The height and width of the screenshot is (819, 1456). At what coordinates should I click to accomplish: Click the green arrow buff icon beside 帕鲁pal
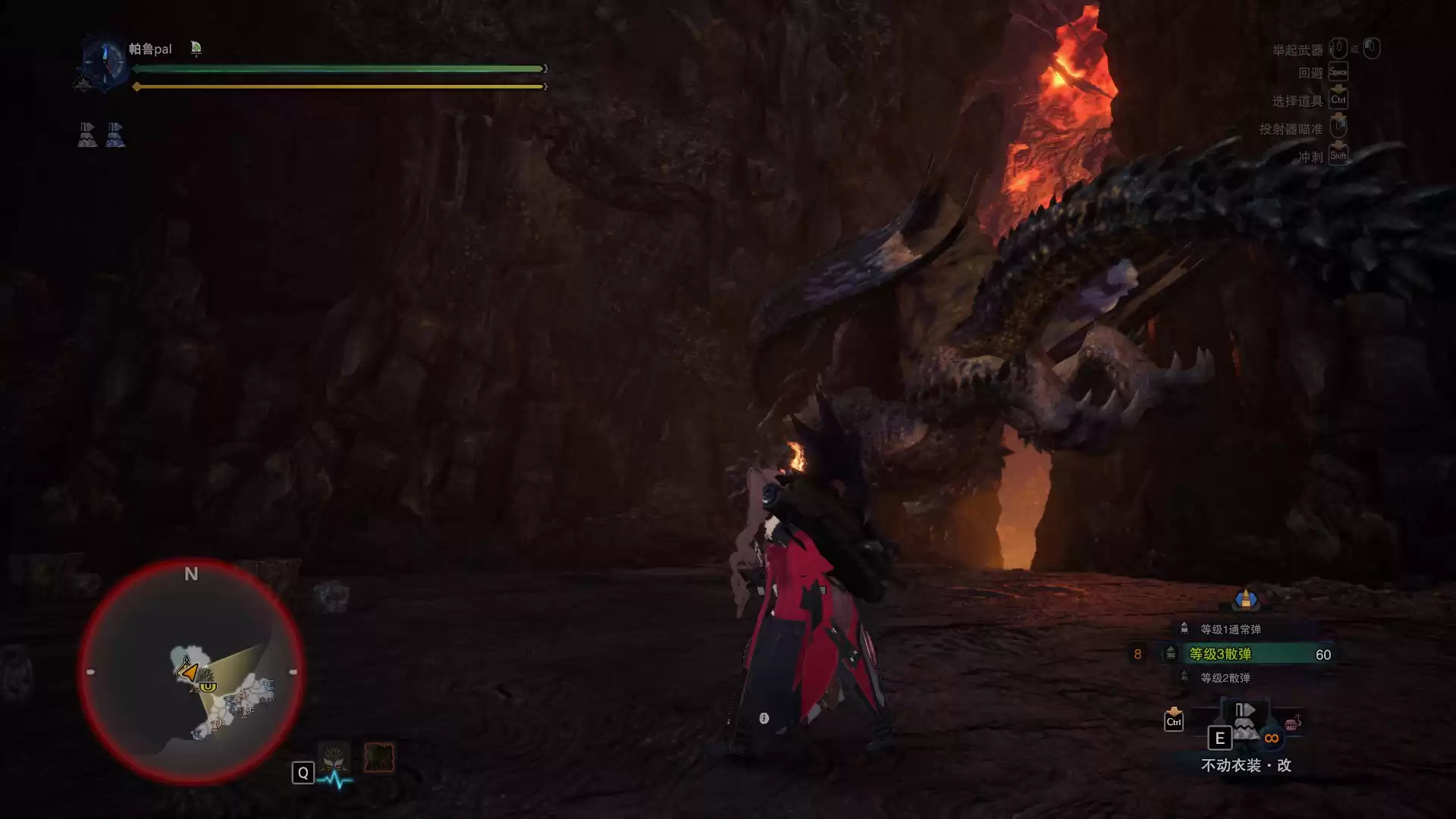196,49
